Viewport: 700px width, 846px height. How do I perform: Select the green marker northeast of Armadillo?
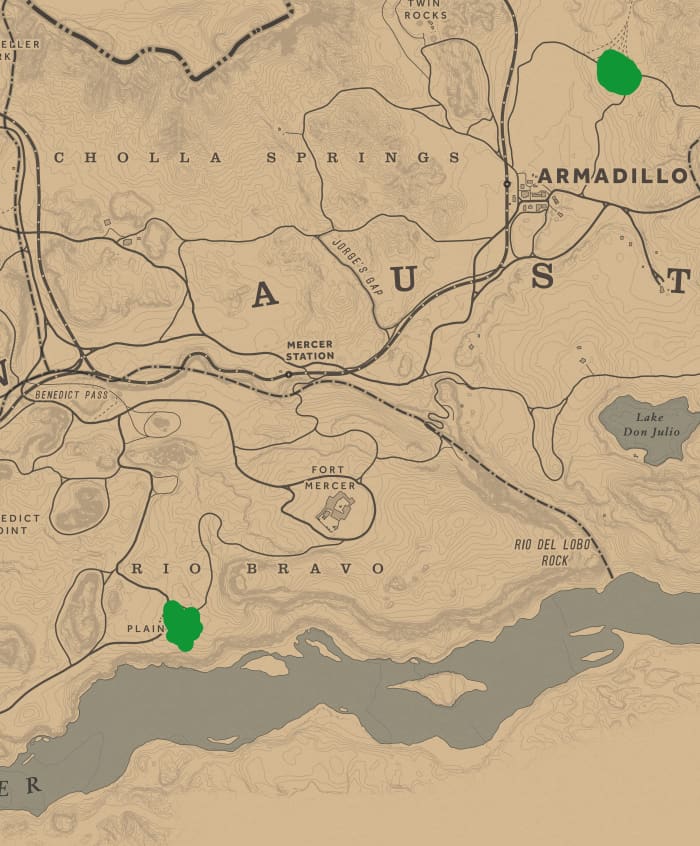[618, 72]
